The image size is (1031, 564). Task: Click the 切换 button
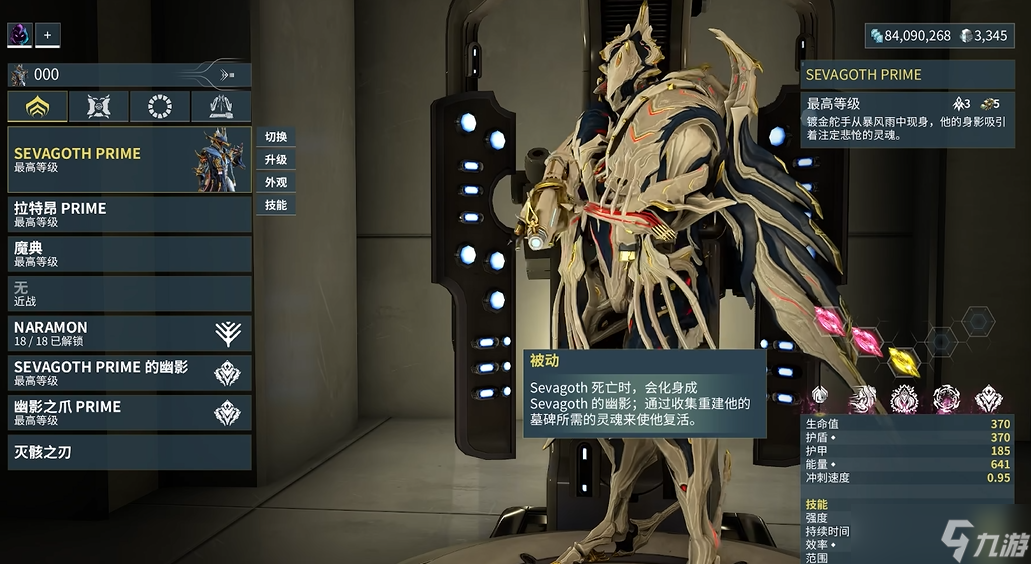point(276,137)
